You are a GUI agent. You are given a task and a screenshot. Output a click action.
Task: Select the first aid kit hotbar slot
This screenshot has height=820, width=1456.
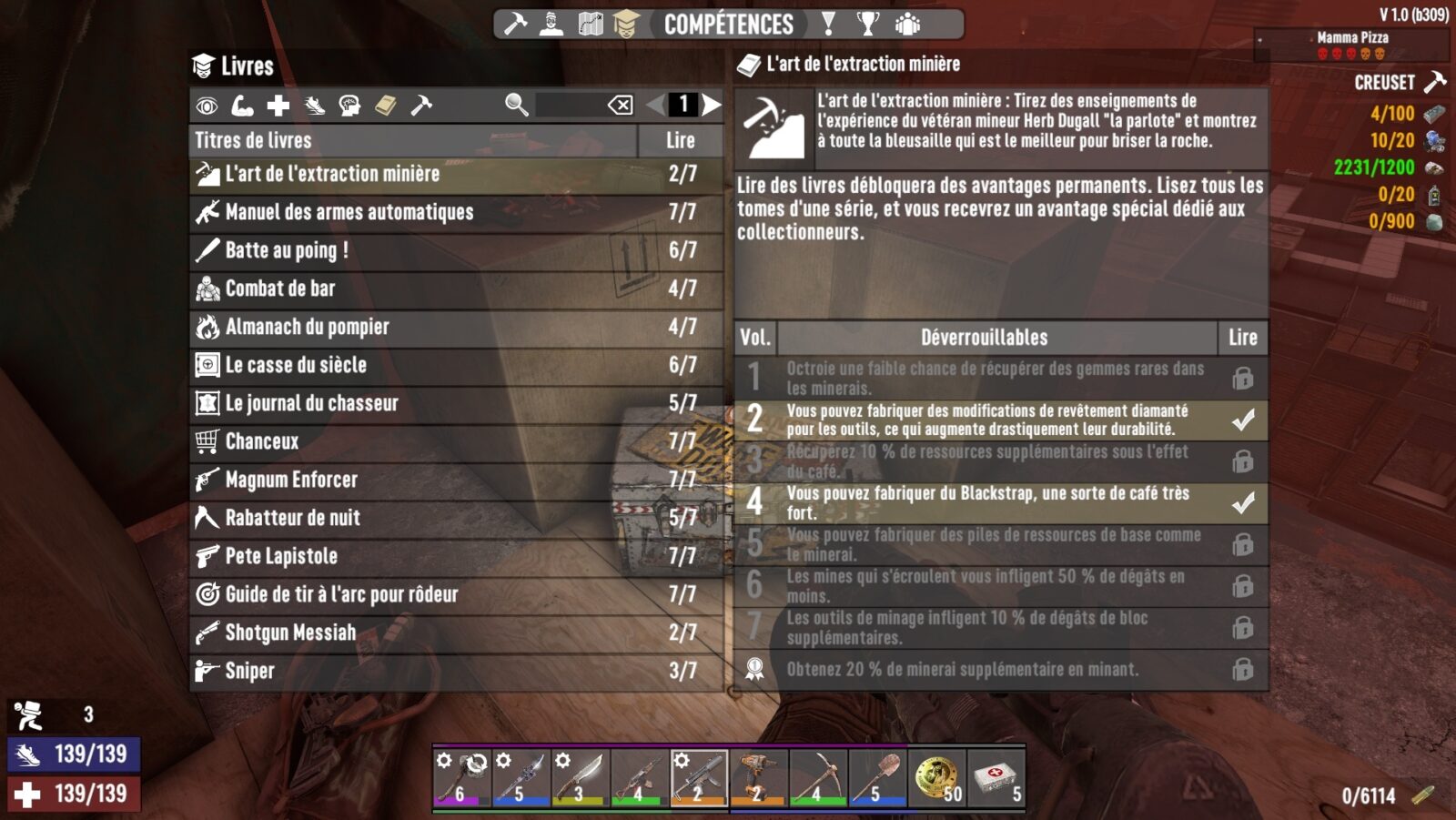point(996,777)
